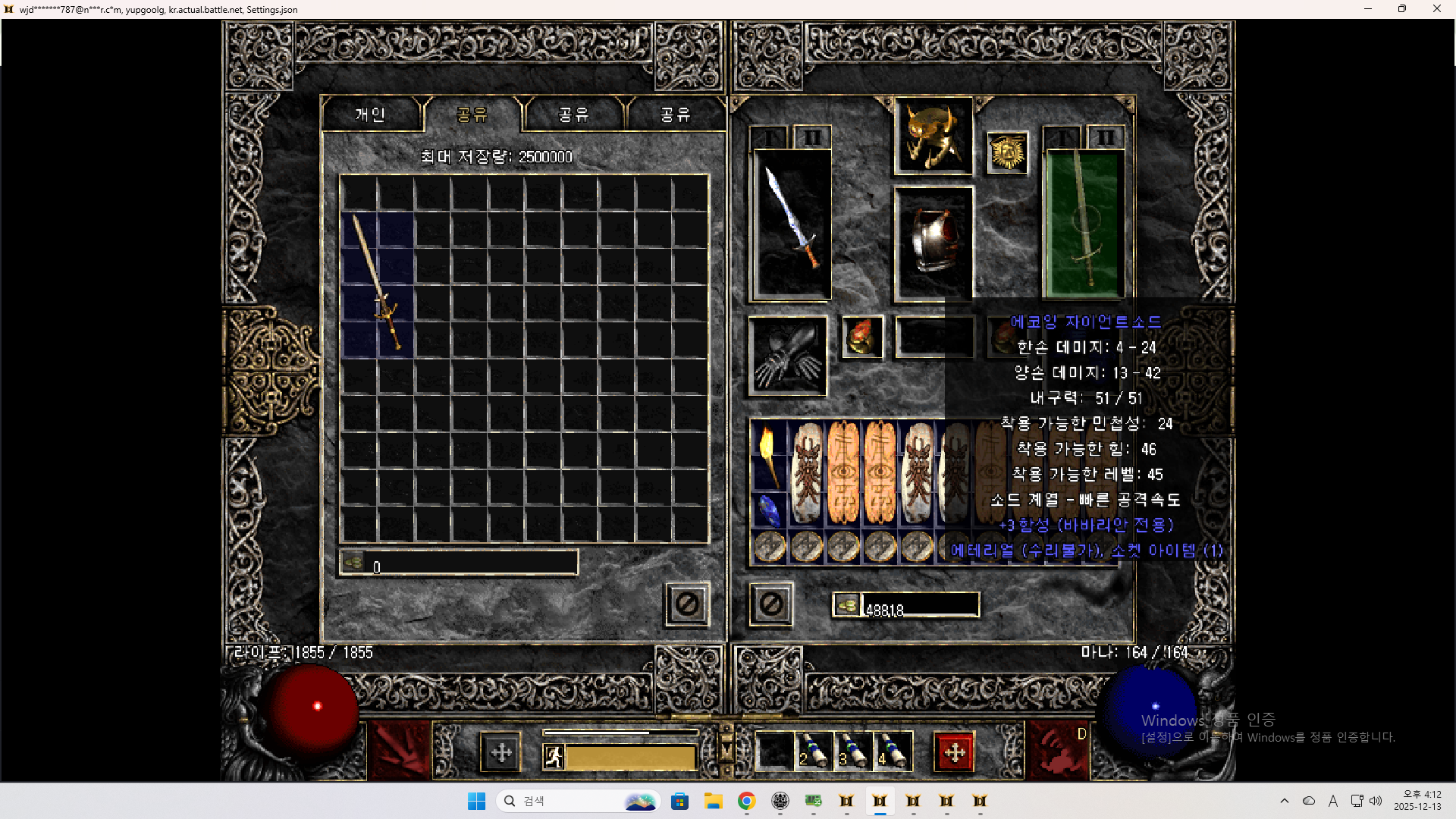1456x819 pixels.
Task: Click the stash gold withdraw coin button
Action: [x=353, y=563]
